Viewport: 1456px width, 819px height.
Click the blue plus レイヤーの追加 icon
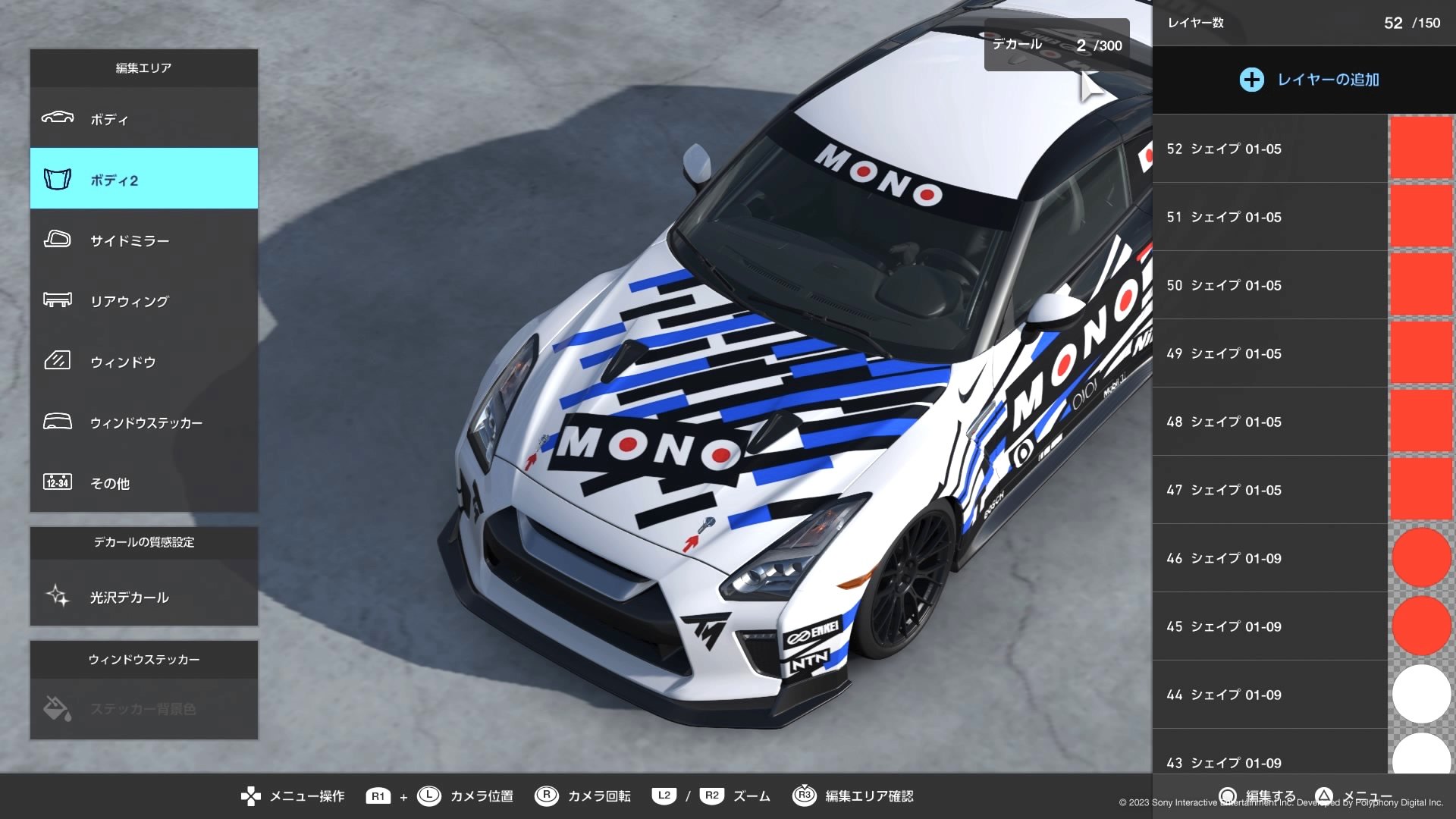tap(1251, 79)
